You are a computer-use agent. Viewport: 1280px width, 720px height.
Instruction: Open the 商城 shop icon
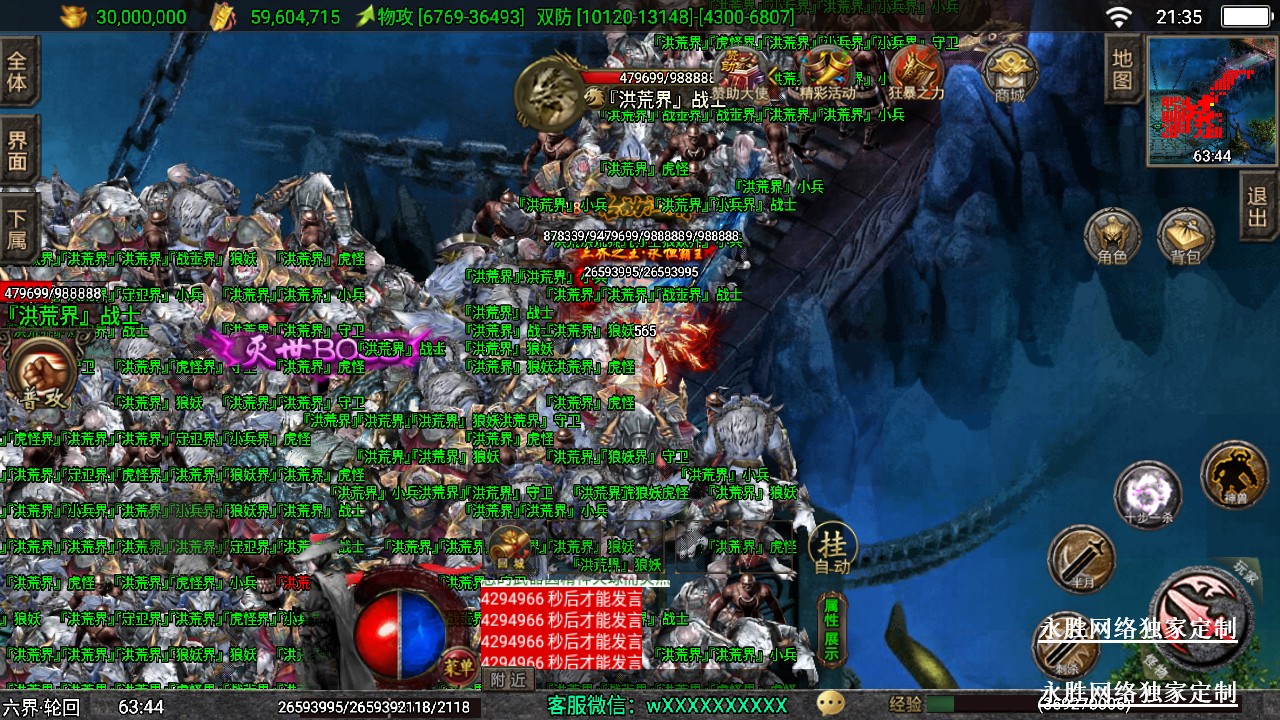(x=1010, y=72)
